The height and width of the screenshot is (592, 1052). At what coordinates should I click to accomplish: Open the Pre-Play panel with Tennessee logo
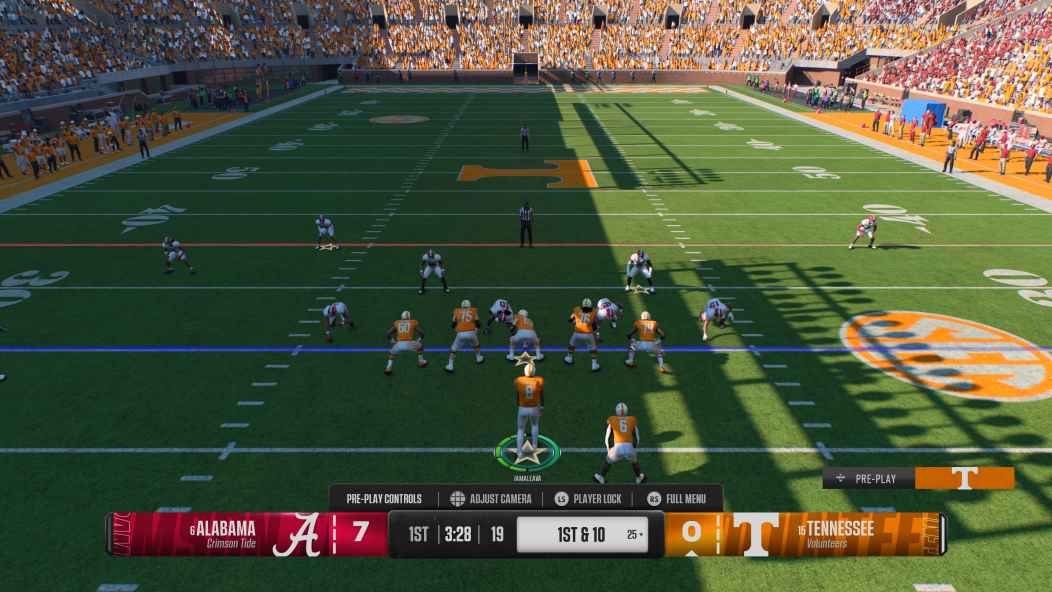coord(918,479)
